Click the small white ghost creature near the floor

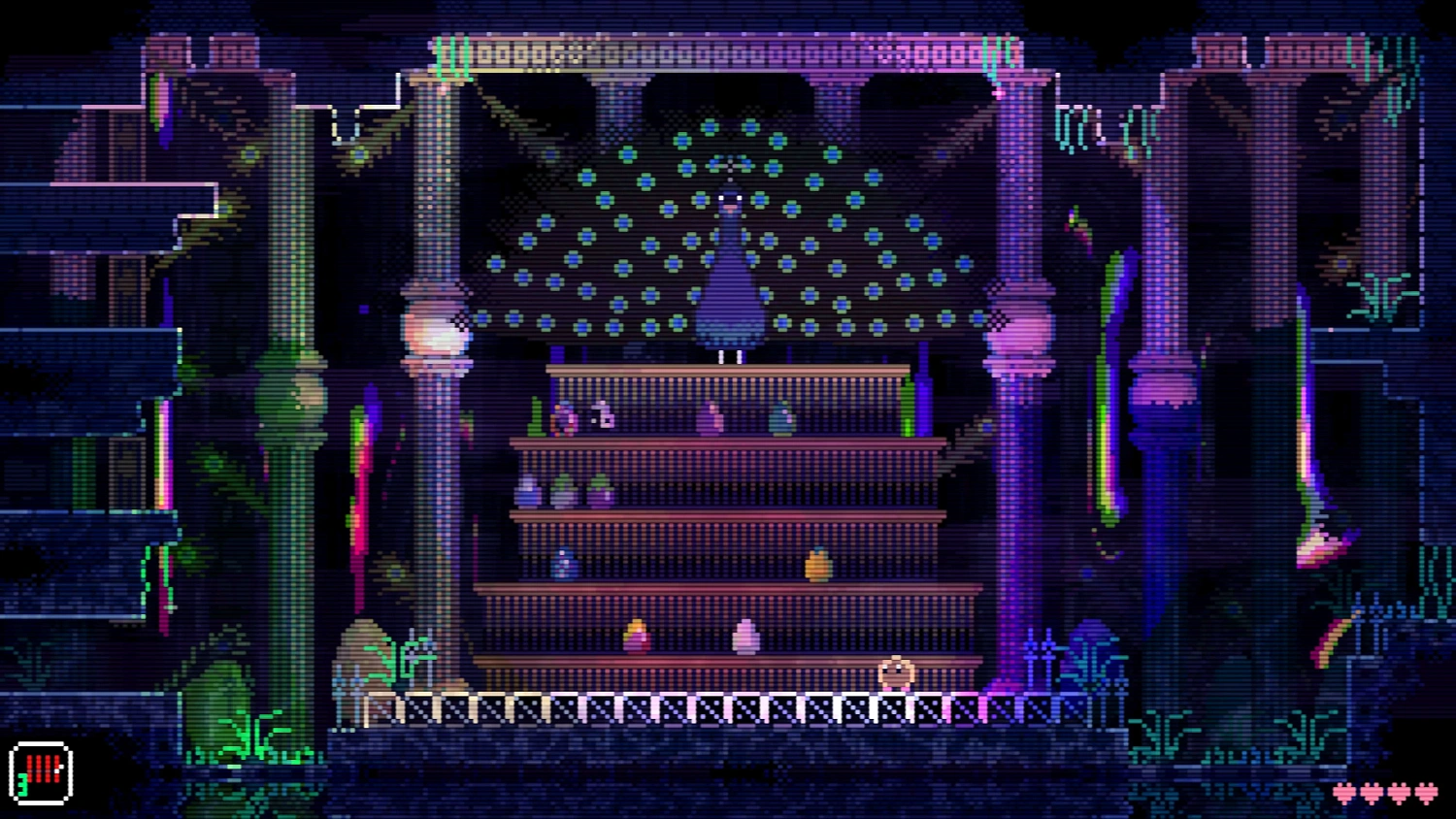(x=895, y=672)
